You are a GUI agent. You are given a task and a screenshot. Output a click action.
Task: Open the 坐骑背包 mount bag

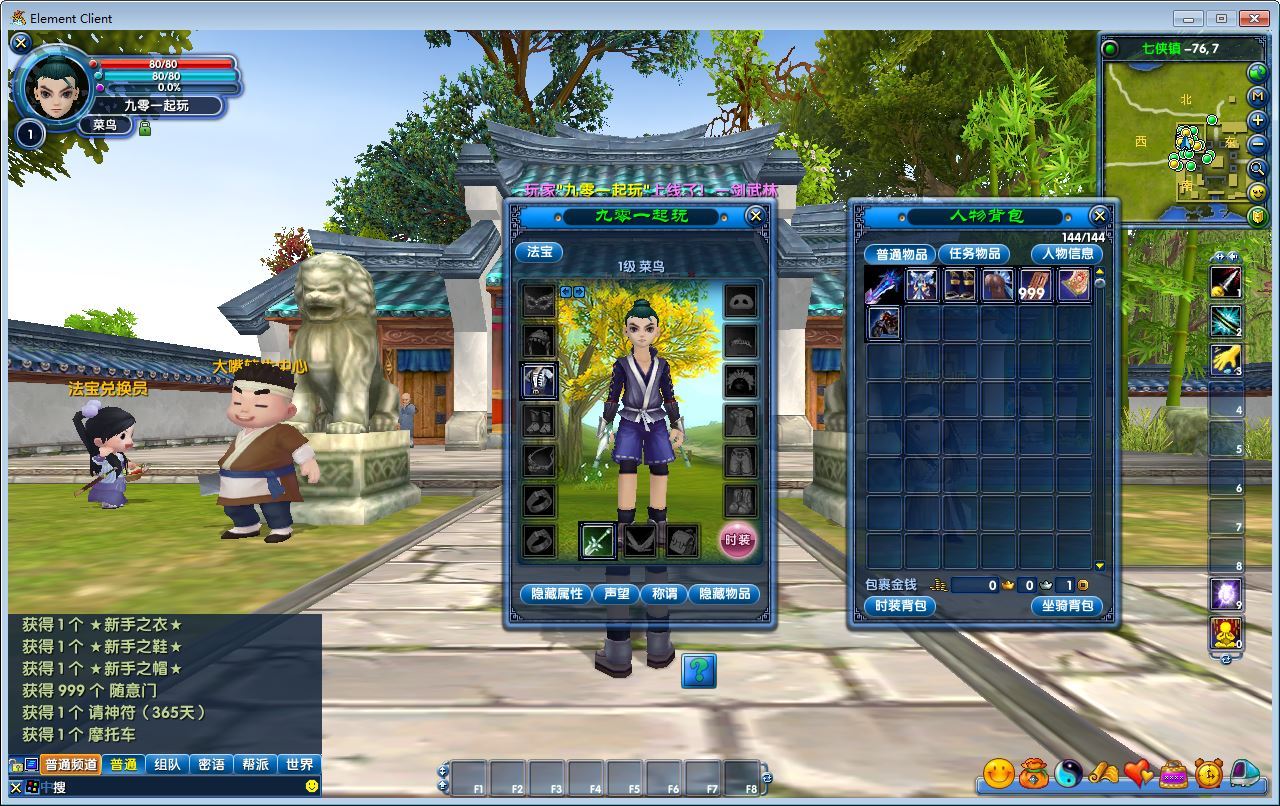[x=1067, y=606]
